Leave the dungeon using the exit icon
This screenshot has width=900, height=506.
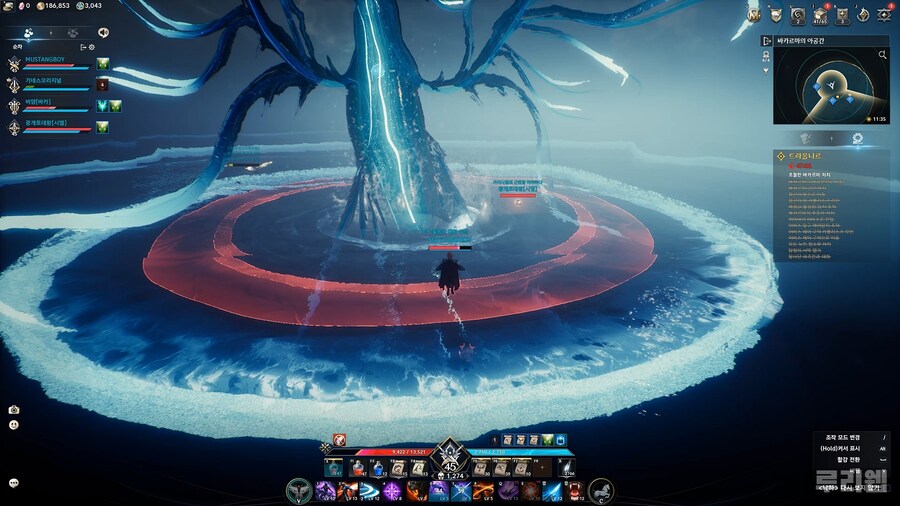[766, 41]
